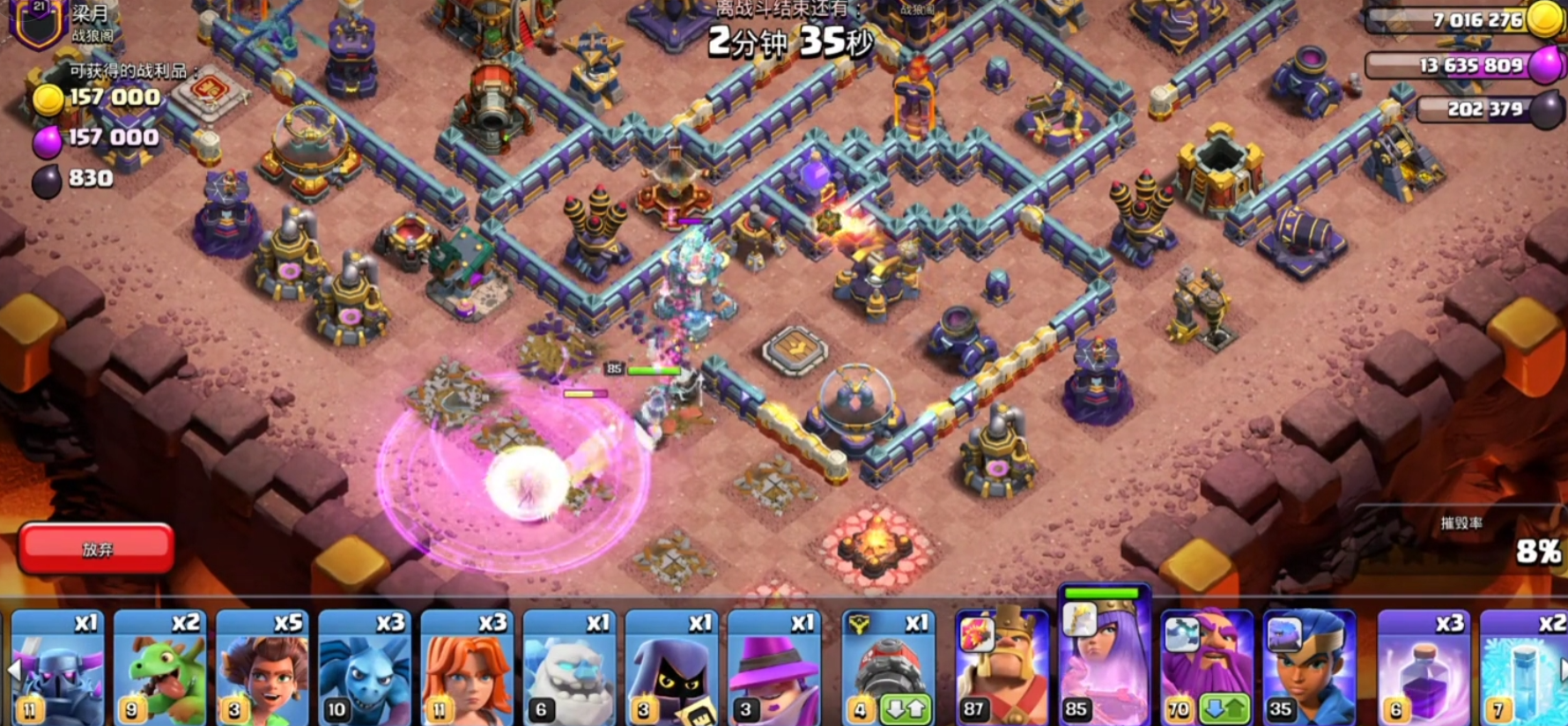Select the hooded Headhunter troop card
This screenshot has width=1568, height=726.
[672, 668]
